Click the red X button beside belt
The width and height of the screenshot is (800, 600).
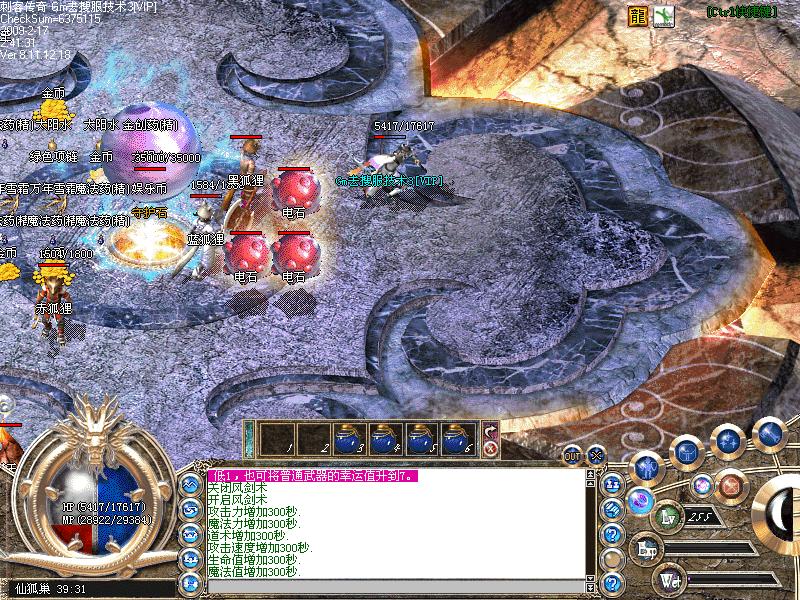point(491,449)
